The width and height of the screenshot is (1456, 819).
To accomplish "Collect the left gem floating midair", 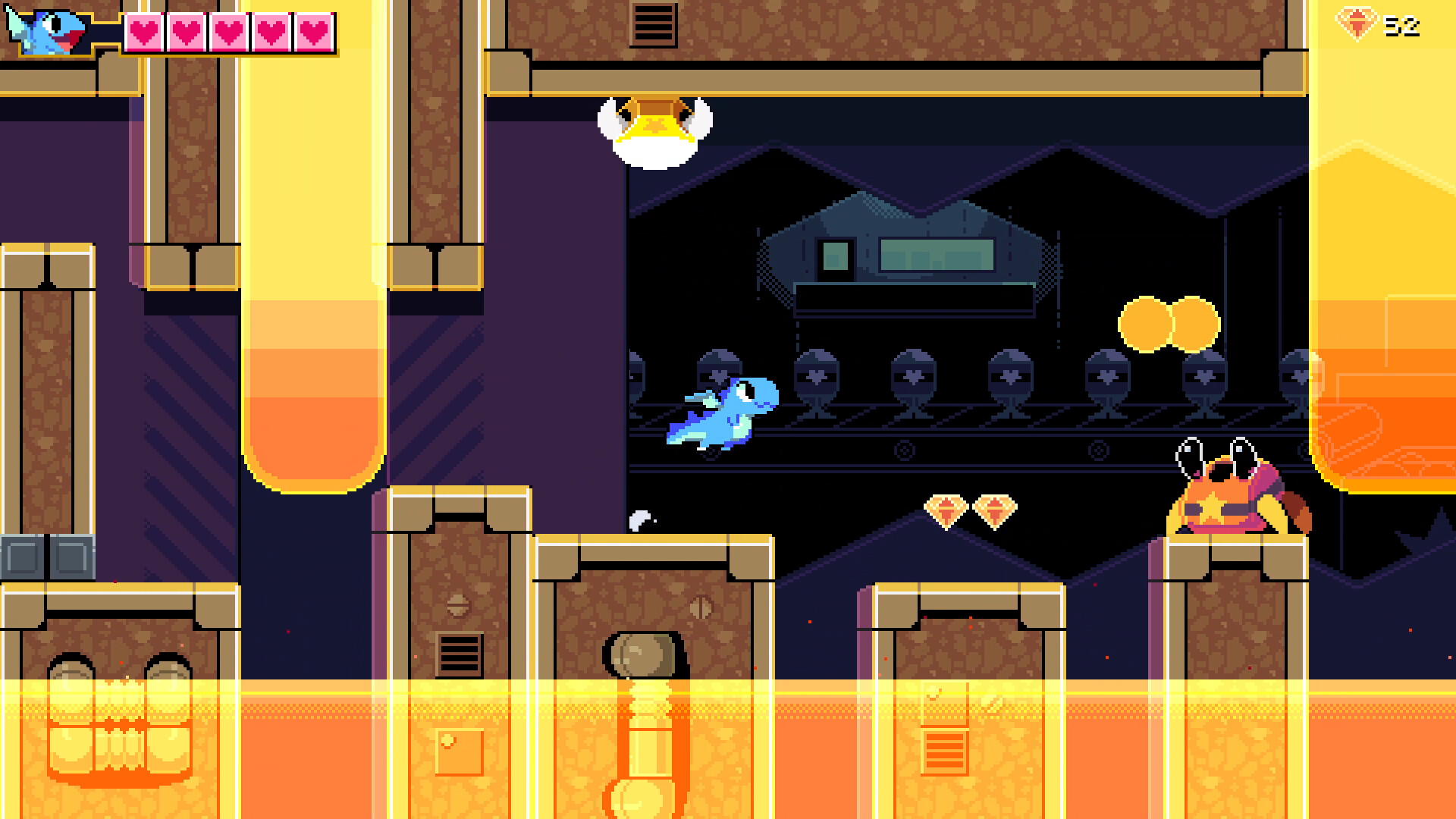I will [x=946, y=510].
